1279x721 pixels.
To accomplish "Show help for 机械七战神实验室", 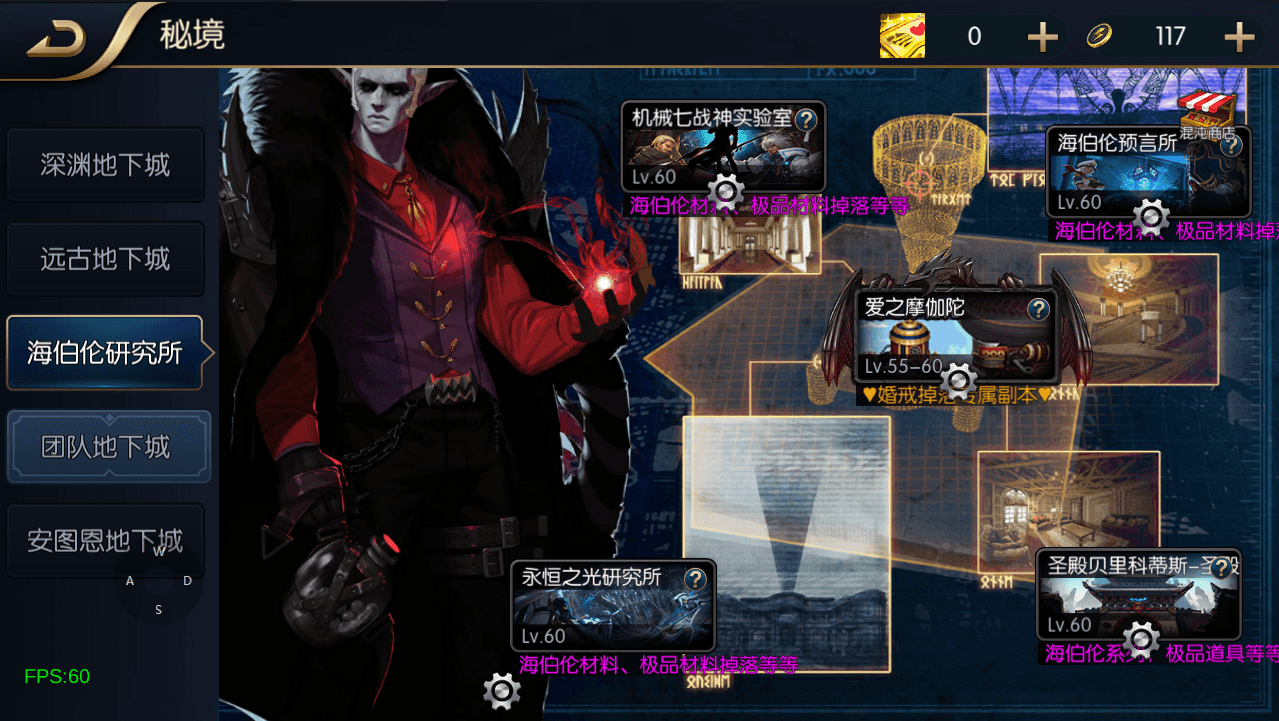I will [x=806, y=120].
